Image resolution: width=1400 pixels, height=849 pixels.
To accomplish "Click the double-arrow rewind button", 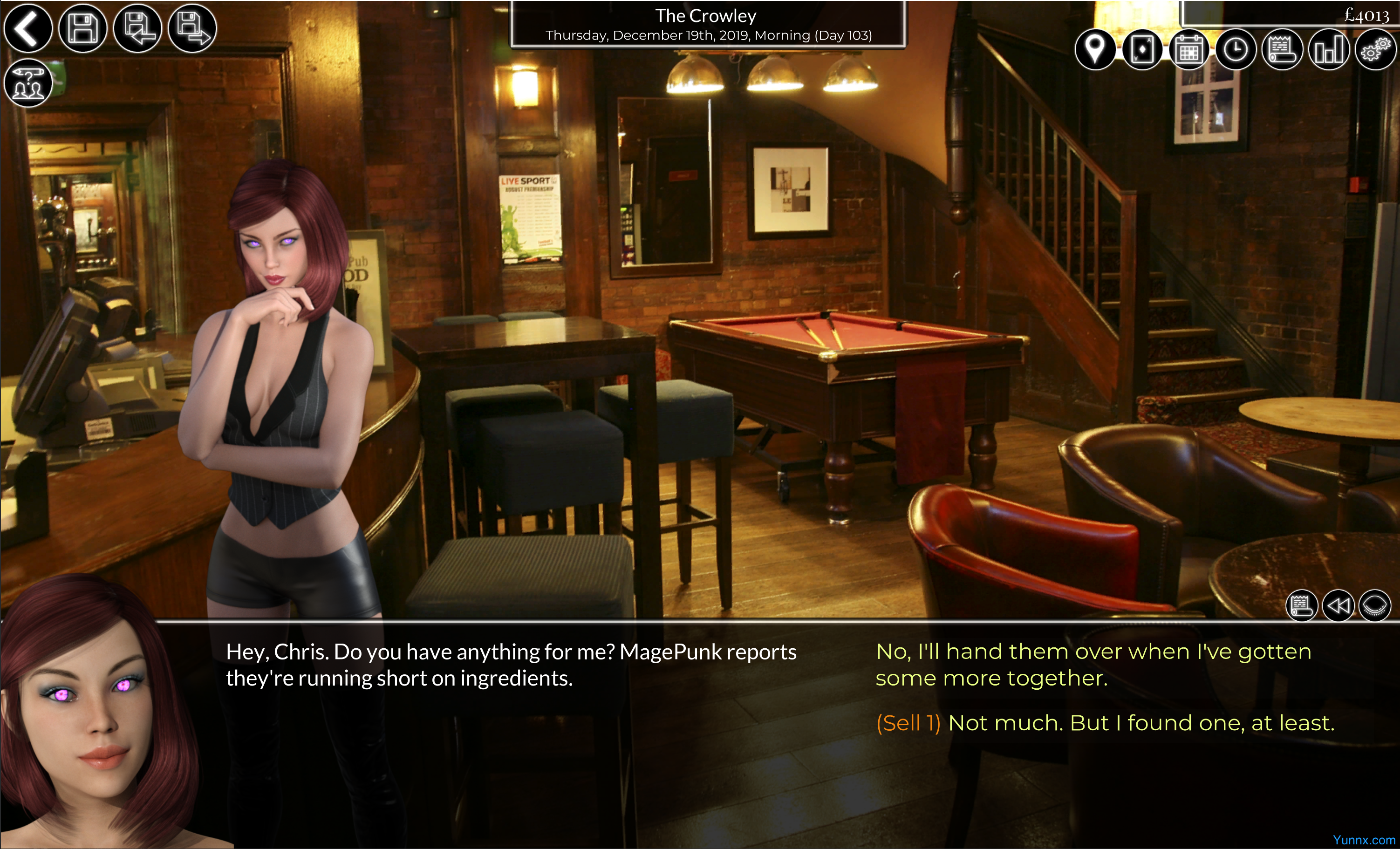I will 1338,605.
